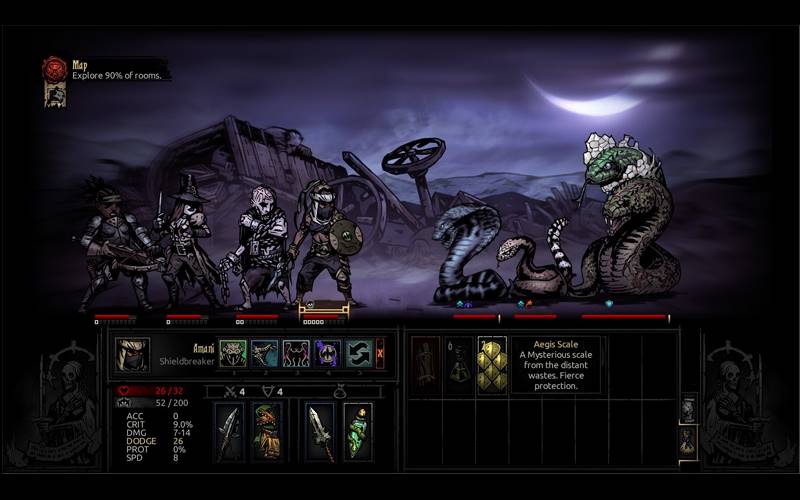Open Amani's Shieldbreaker portrait
The height and width of the screenshot is (500, 800).
(132, 354)
